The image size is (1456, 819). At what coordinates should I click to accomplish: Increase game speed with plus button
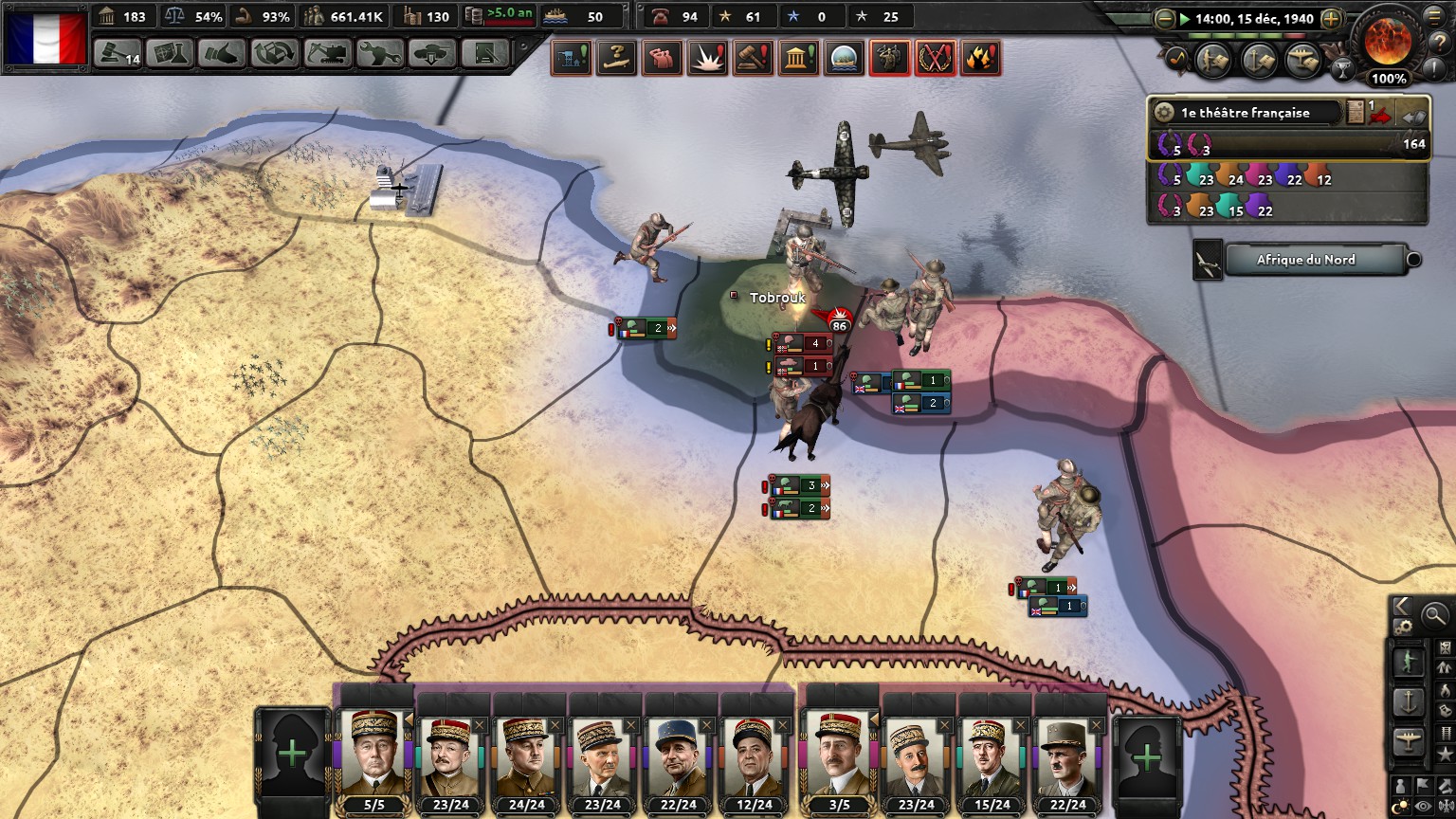tap(1331, 19)
